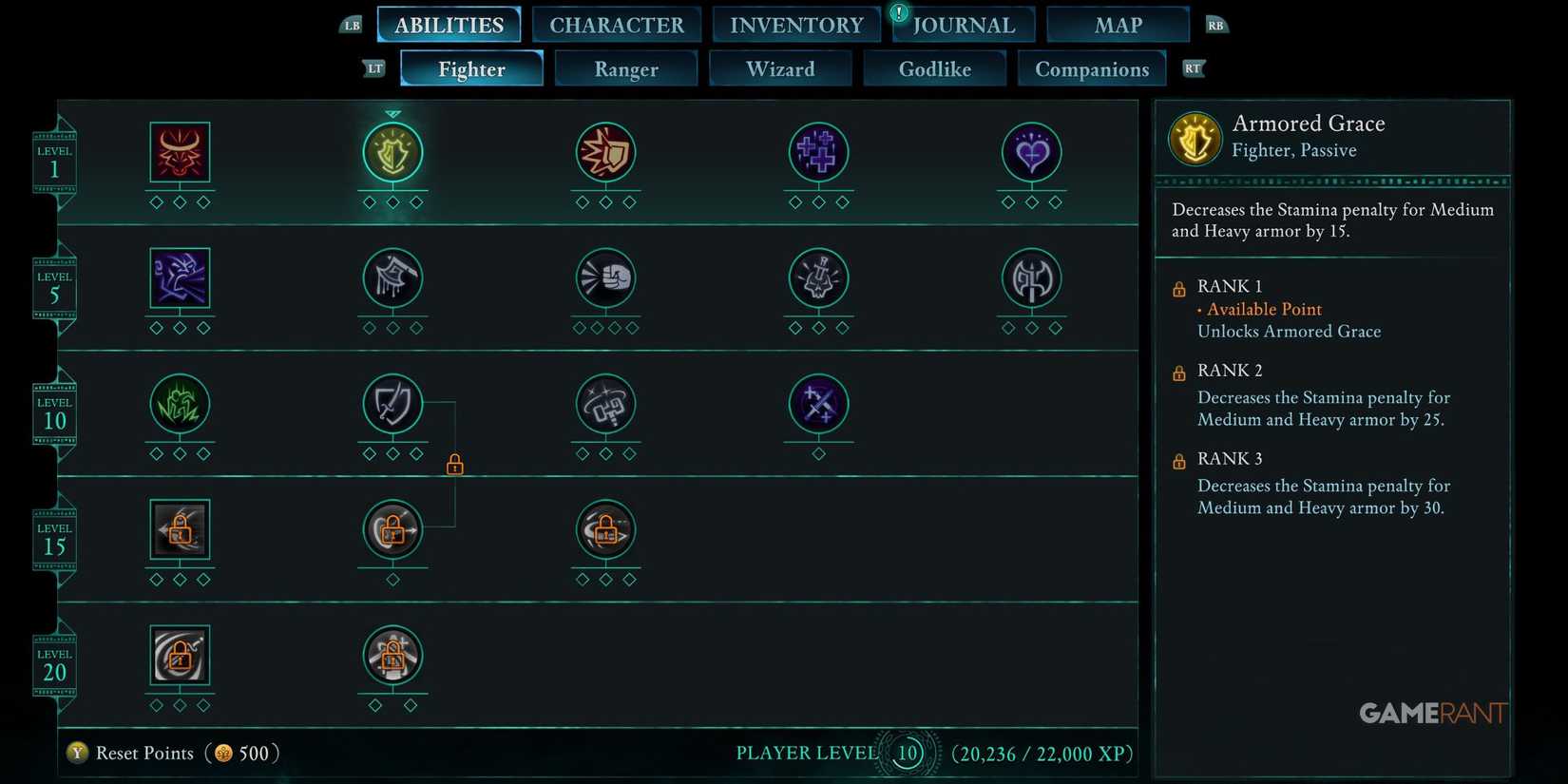Screen dimensions: 1568x784
Task: Click the green figure ability at Level 10
Action: (179, 406)
